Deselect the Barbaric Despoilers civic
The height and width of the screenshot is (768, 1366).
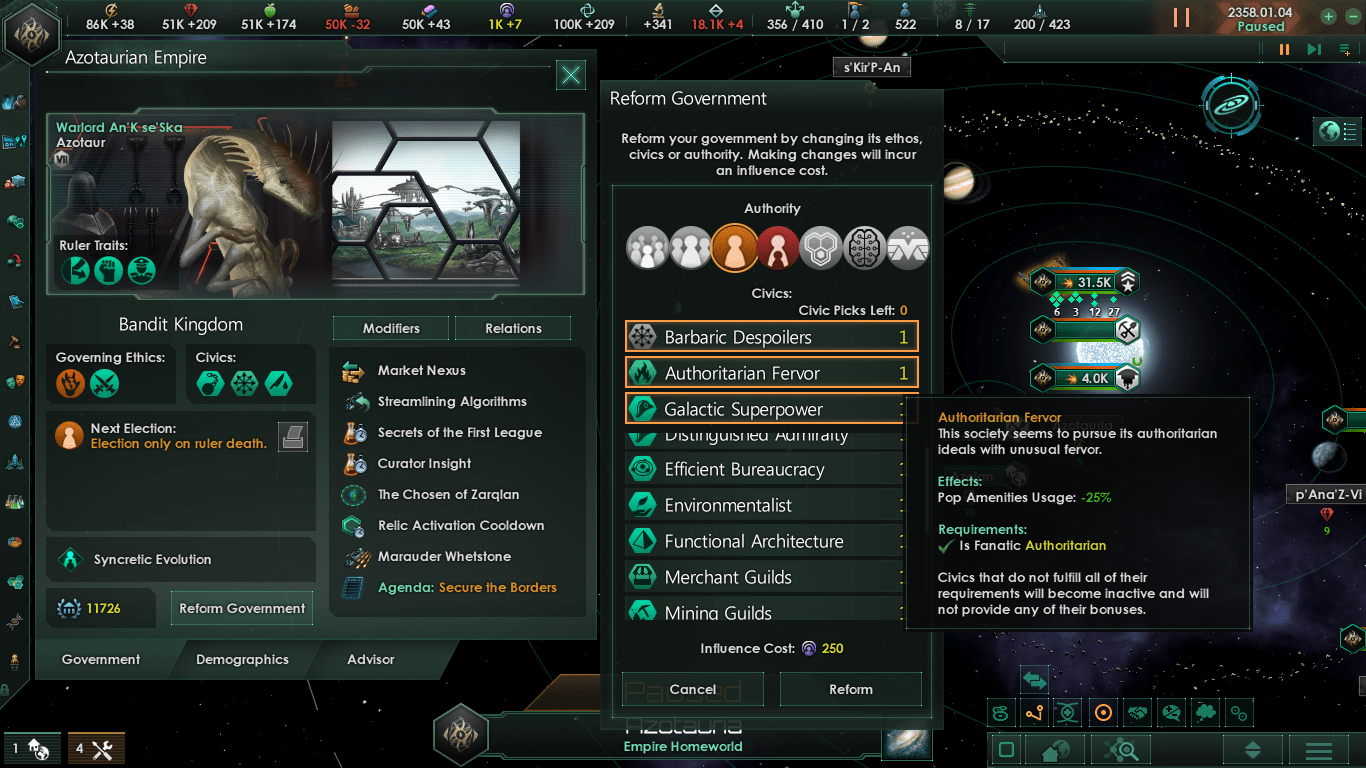point(771,337)
